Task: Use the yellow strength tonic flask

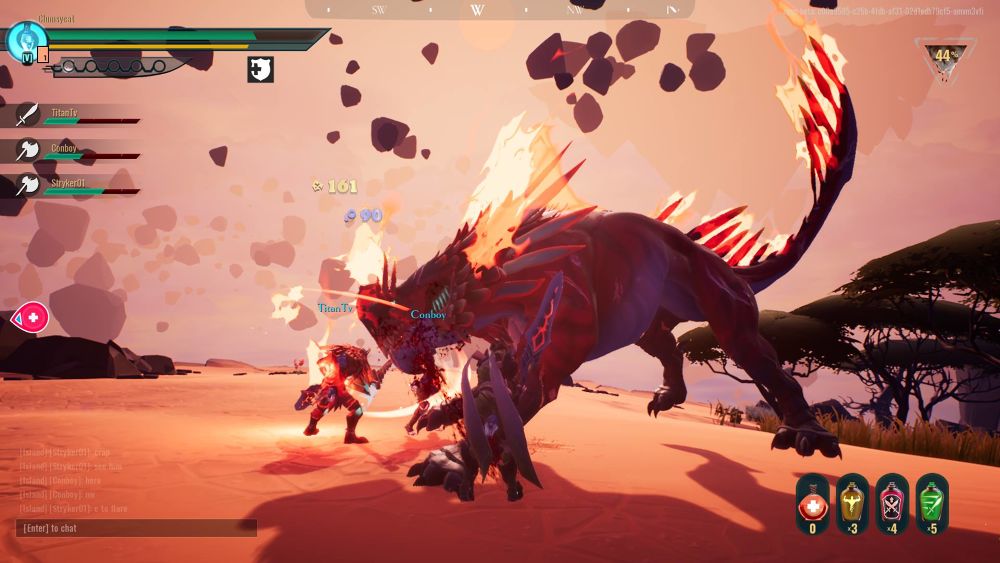Action: tap(852, 502)
